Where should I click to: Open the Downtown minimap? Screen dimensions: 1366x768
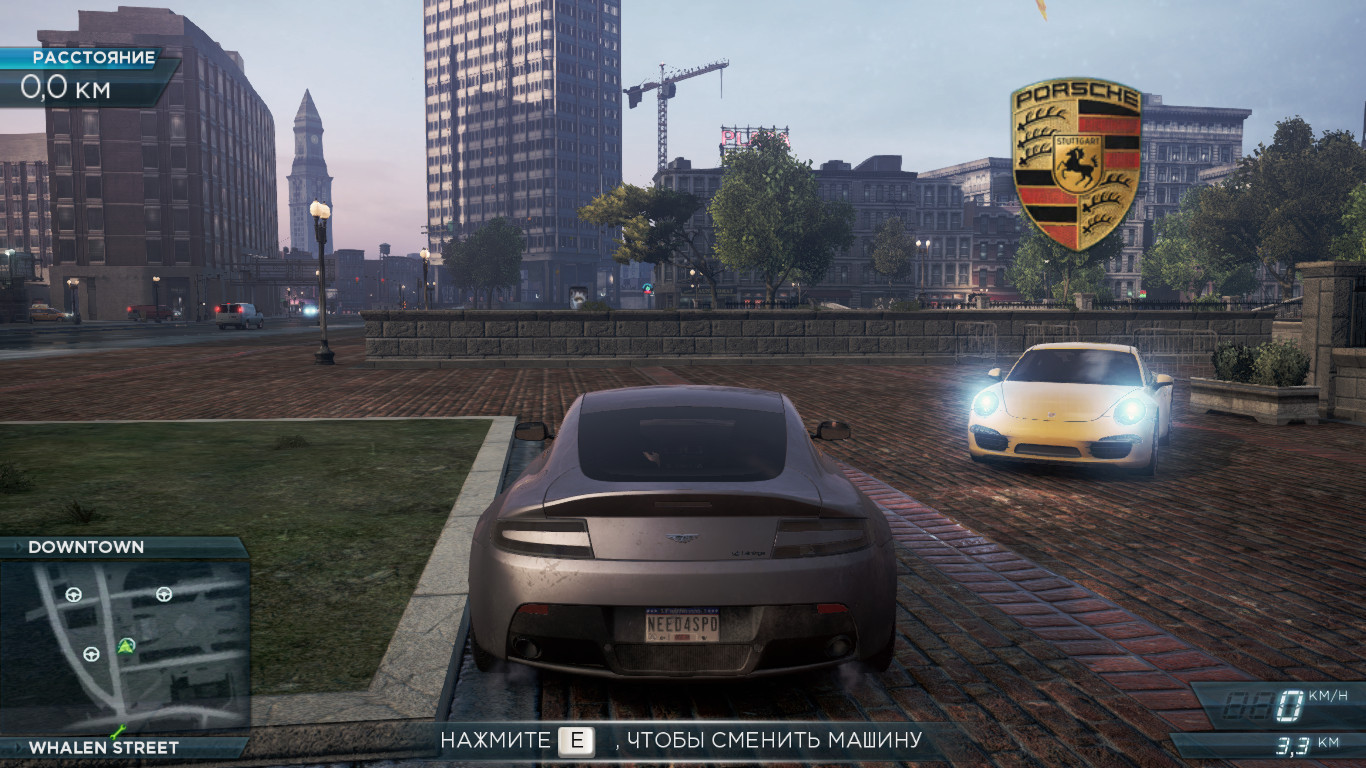[124, 646]
